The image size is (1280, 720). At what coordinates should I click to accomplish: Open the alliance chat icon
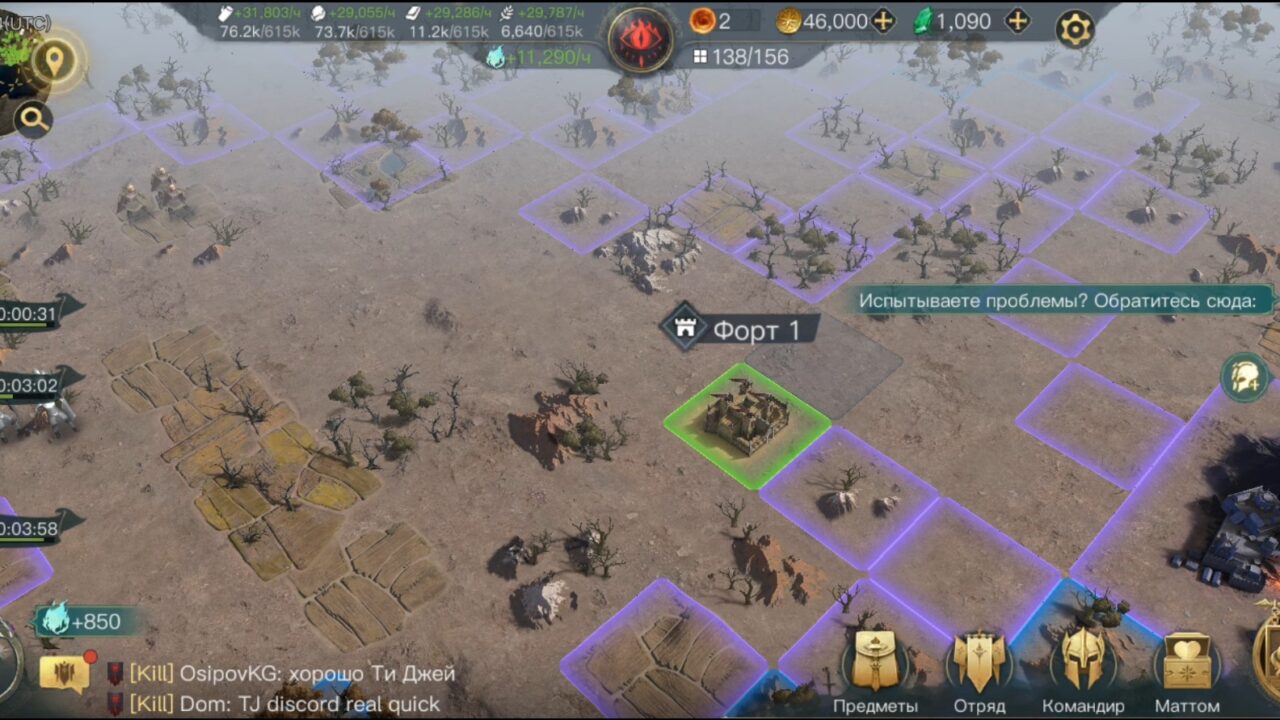(x=64, y=673)
